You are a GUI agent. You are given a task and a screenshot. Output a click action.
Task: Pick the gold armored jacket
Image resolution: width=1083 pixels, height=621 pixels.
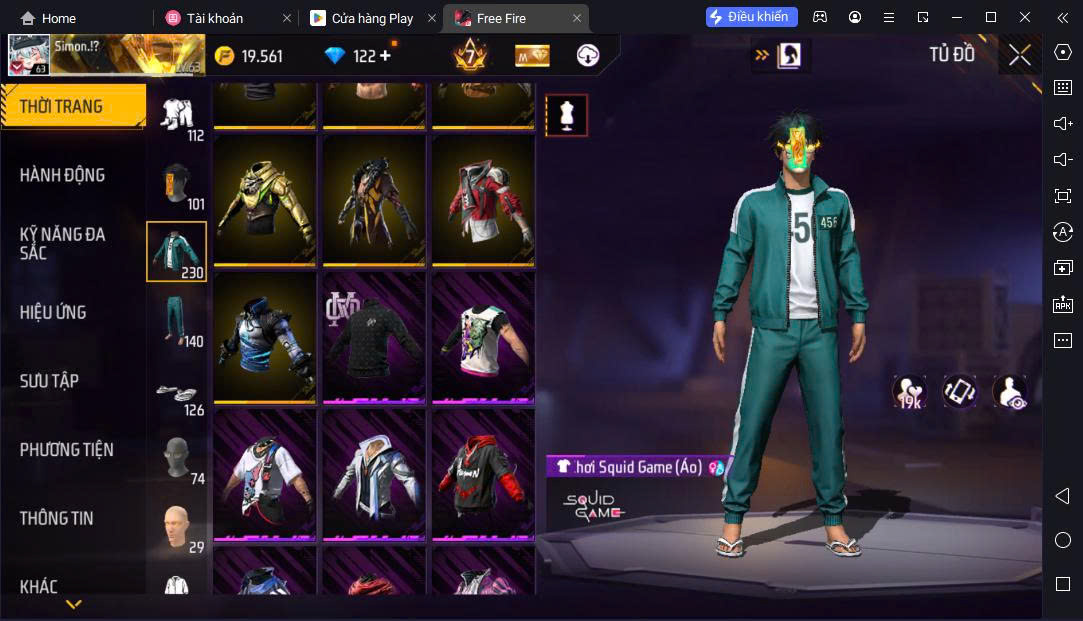tap(265, 200)
